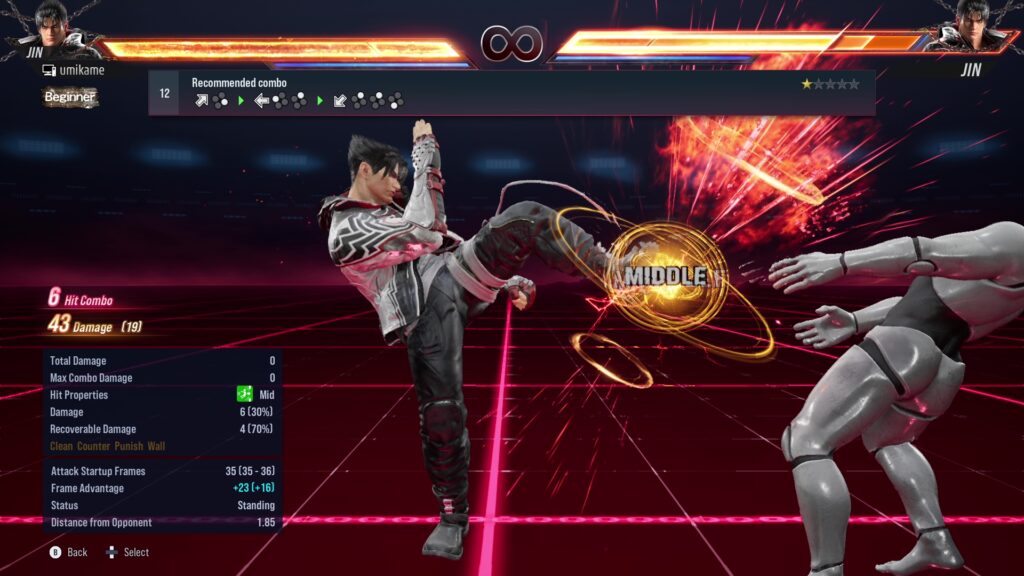Click the right opponent's Jin portrait

coord(966,26)
